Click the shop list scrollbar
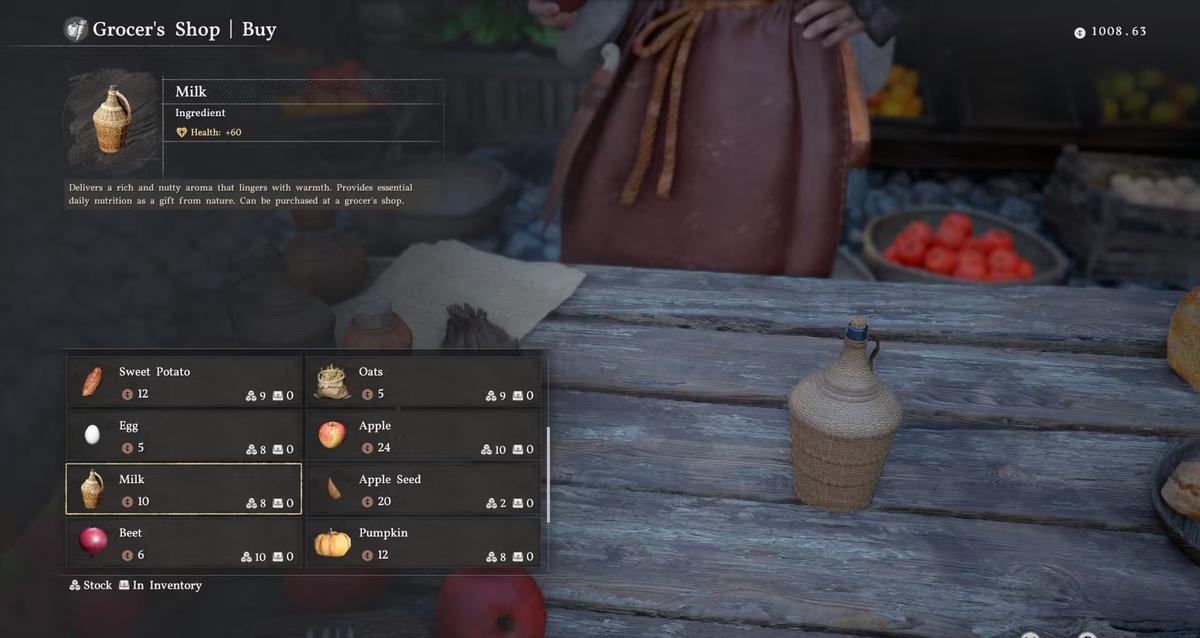 coord(548,474)
